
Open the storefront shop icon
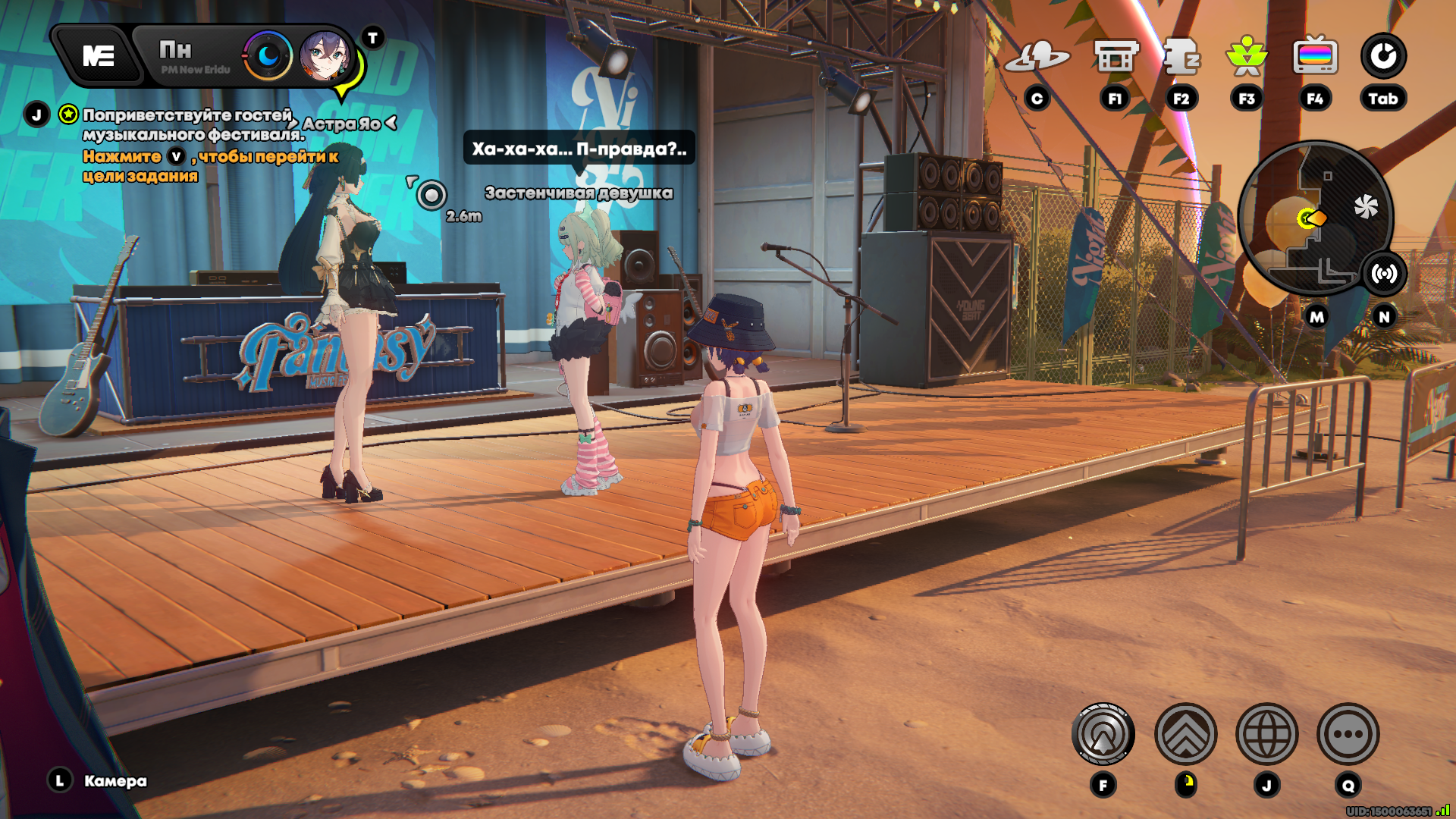coord(1116,57)
